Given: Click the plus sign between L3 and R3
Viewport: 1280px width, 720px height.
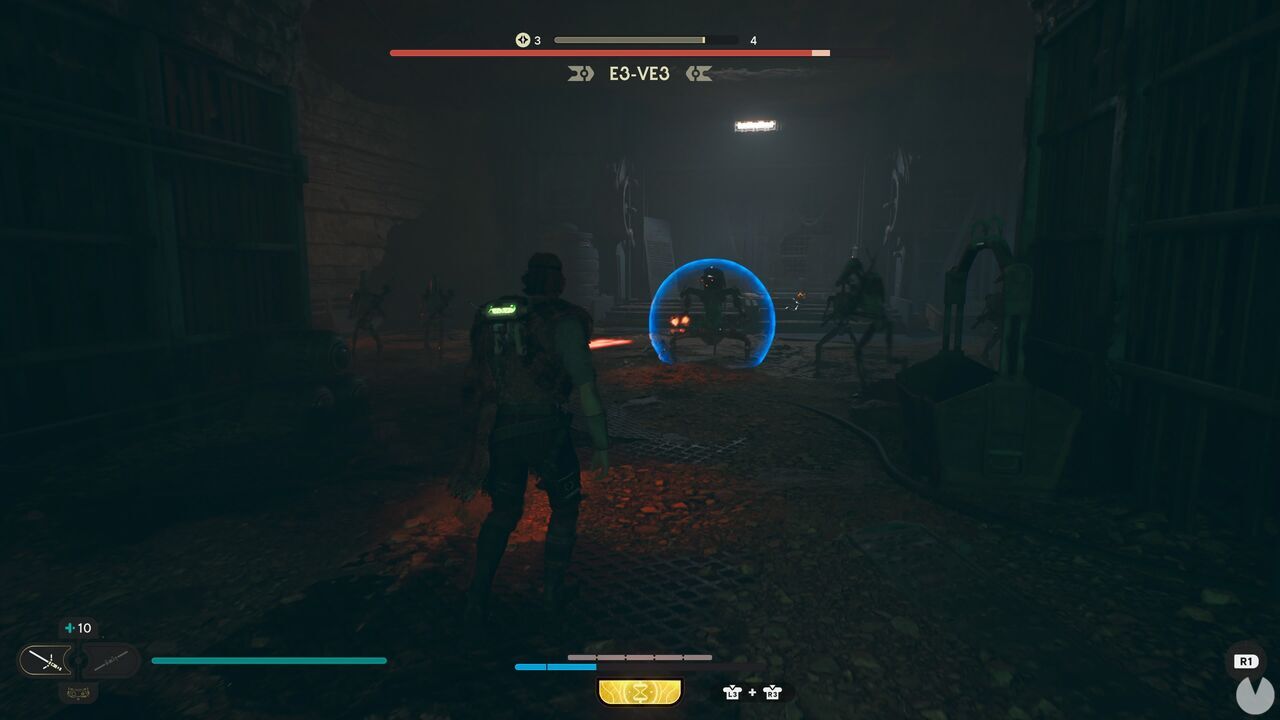Looking at the screenshot, I should pos(752,691).
